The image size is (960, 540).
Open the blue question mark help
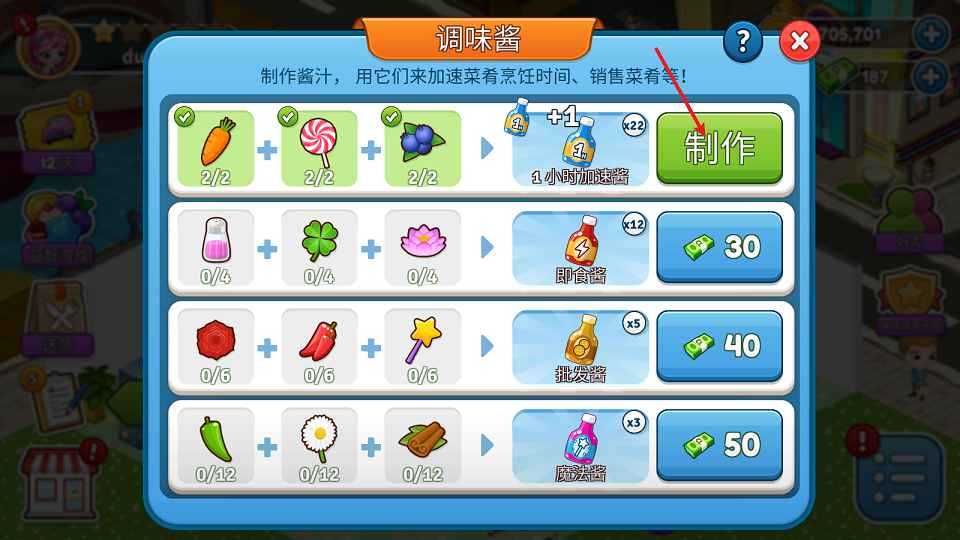click(742, 41)
